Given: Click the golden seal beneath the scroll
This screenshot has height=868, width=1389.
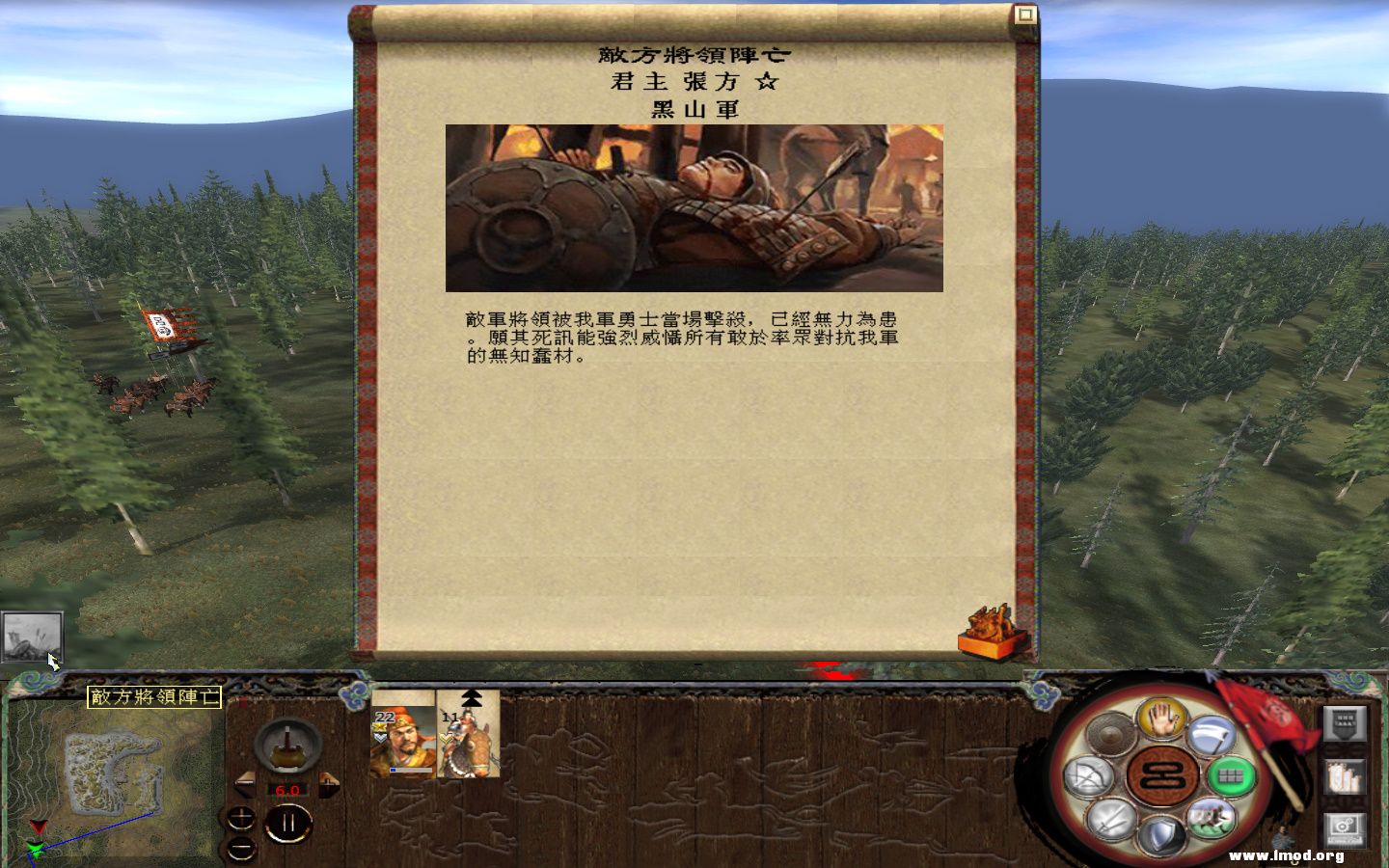Looking at the screenshot, I should (990, 629).
